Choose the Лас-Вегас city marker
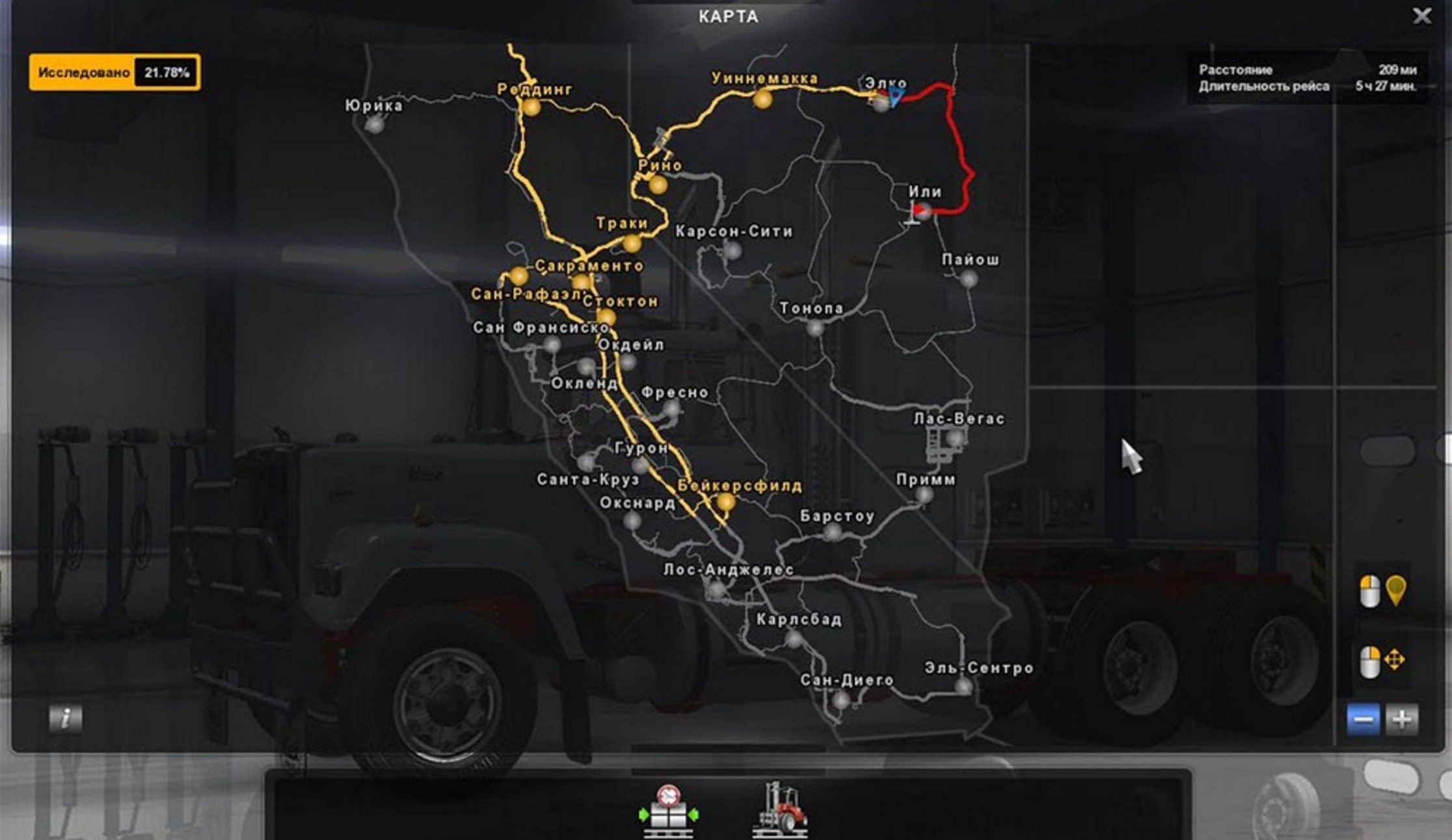 tap(954, 439)
